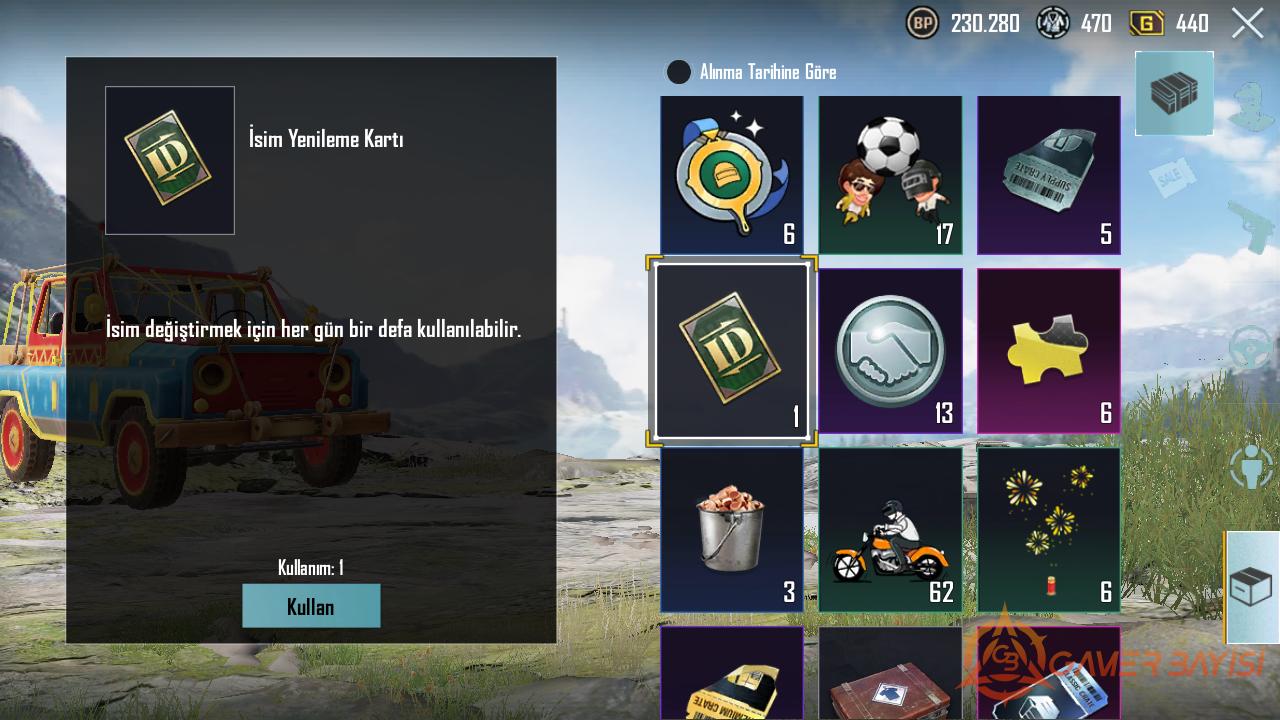Open the black crate tab at top
This screenshot has width=1280, height=720.
(x=1174, y=93)
